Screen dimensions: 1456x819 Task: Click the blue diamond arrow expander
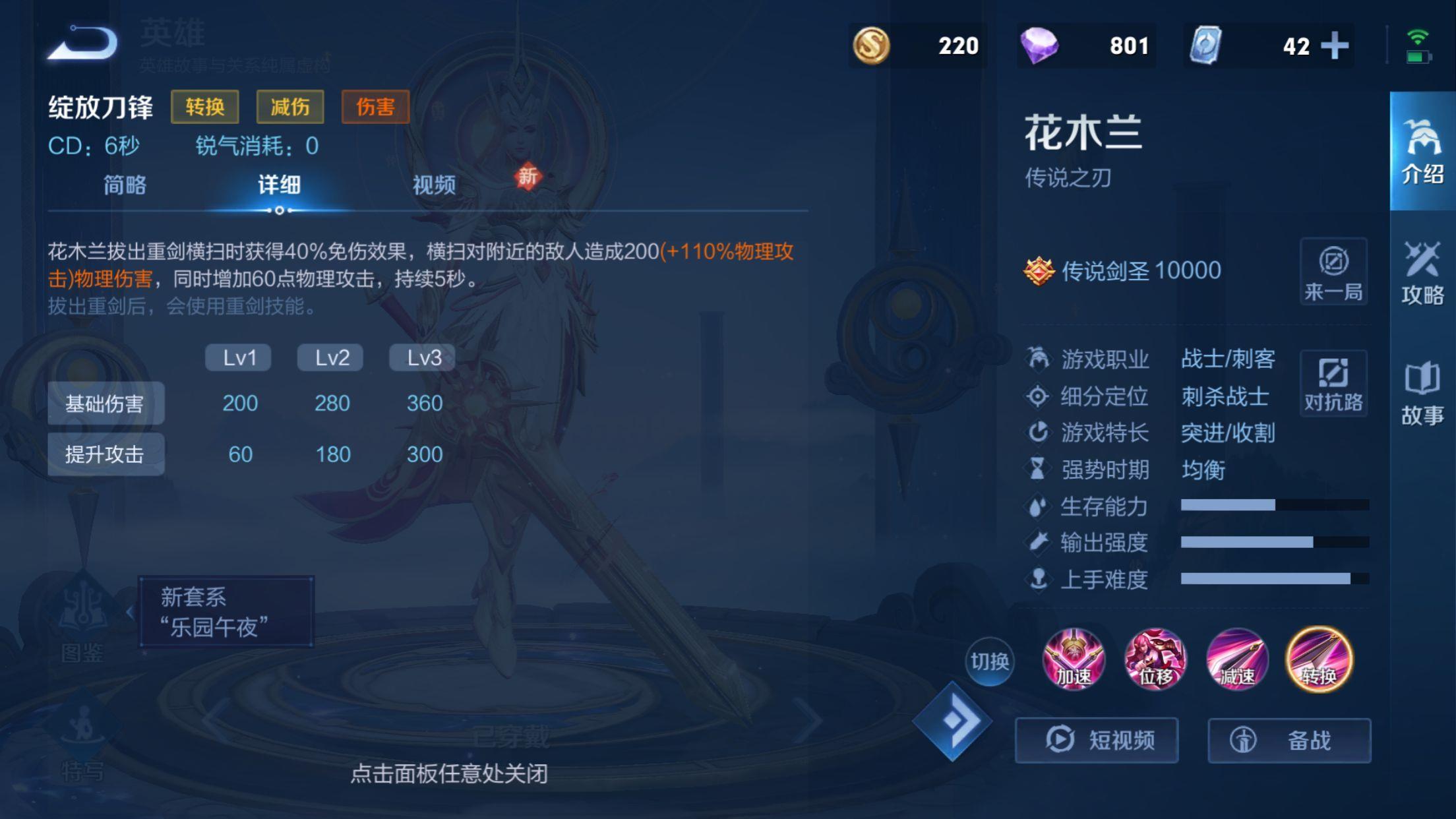pyautogui.click(x=952, y=721)
